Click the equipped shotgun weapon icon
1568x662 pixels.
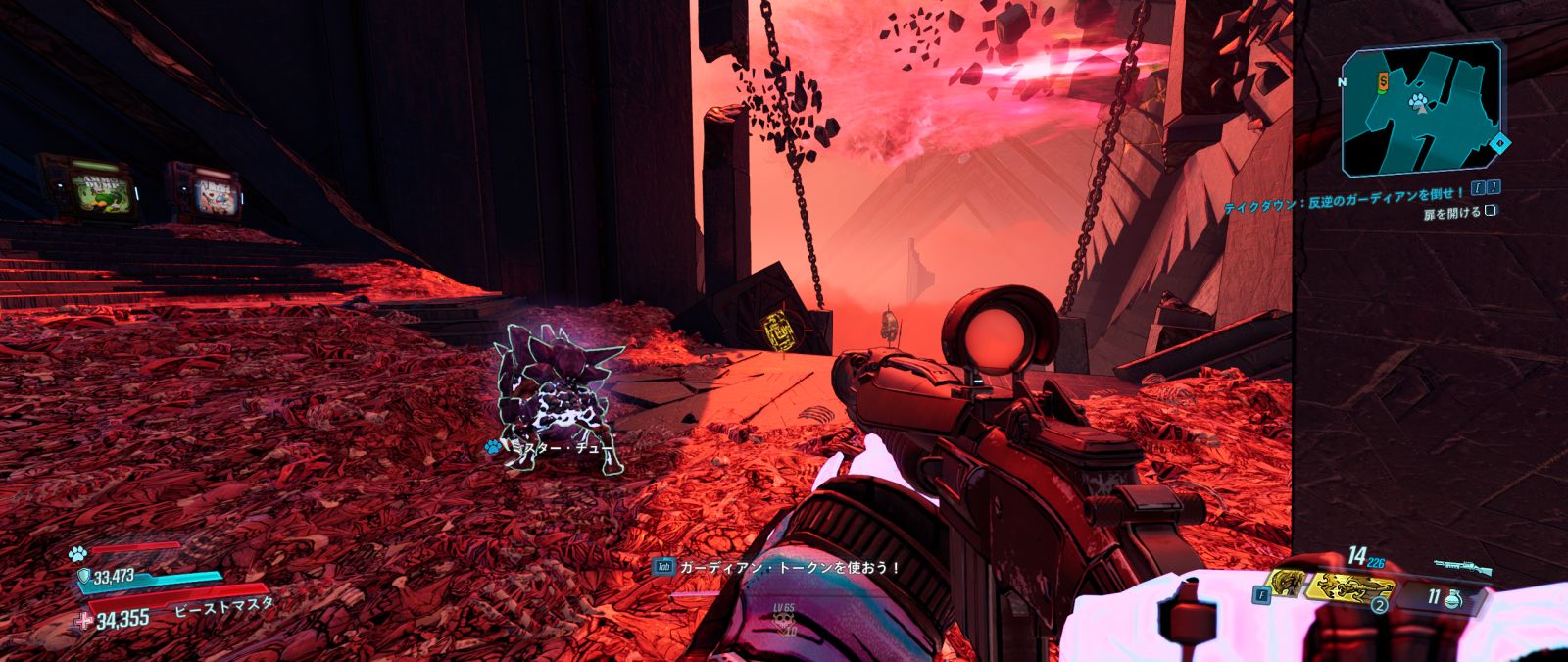tap(1462, 566)
